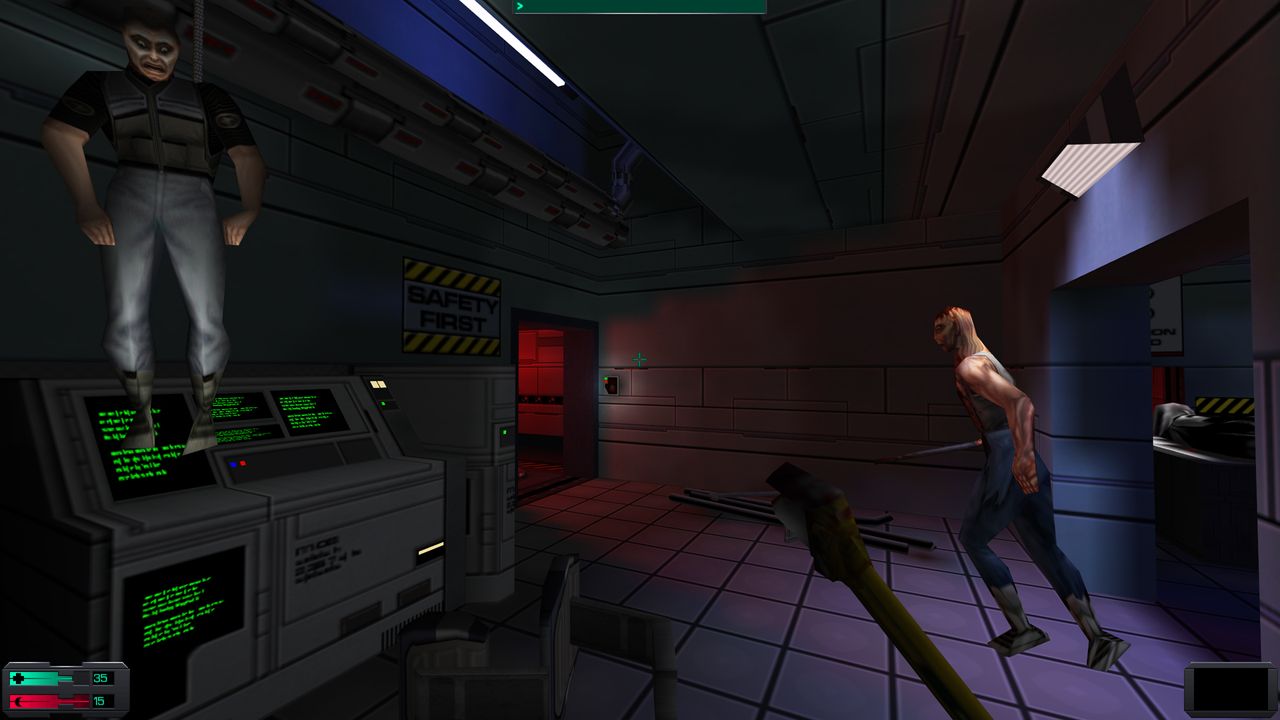
Task: Click the health value reading 35
Action: [x=100, y=679]
